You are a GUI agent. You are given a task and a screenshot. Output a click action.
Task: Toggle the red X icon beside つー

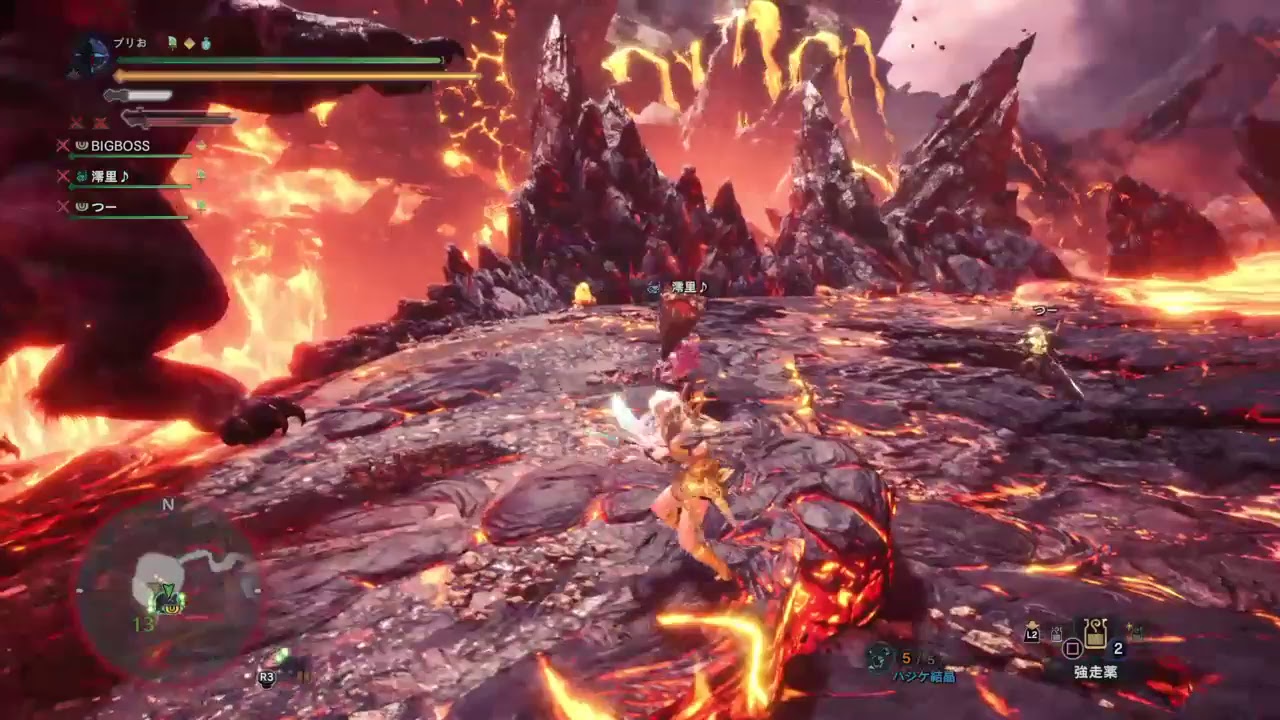point(62,205)
